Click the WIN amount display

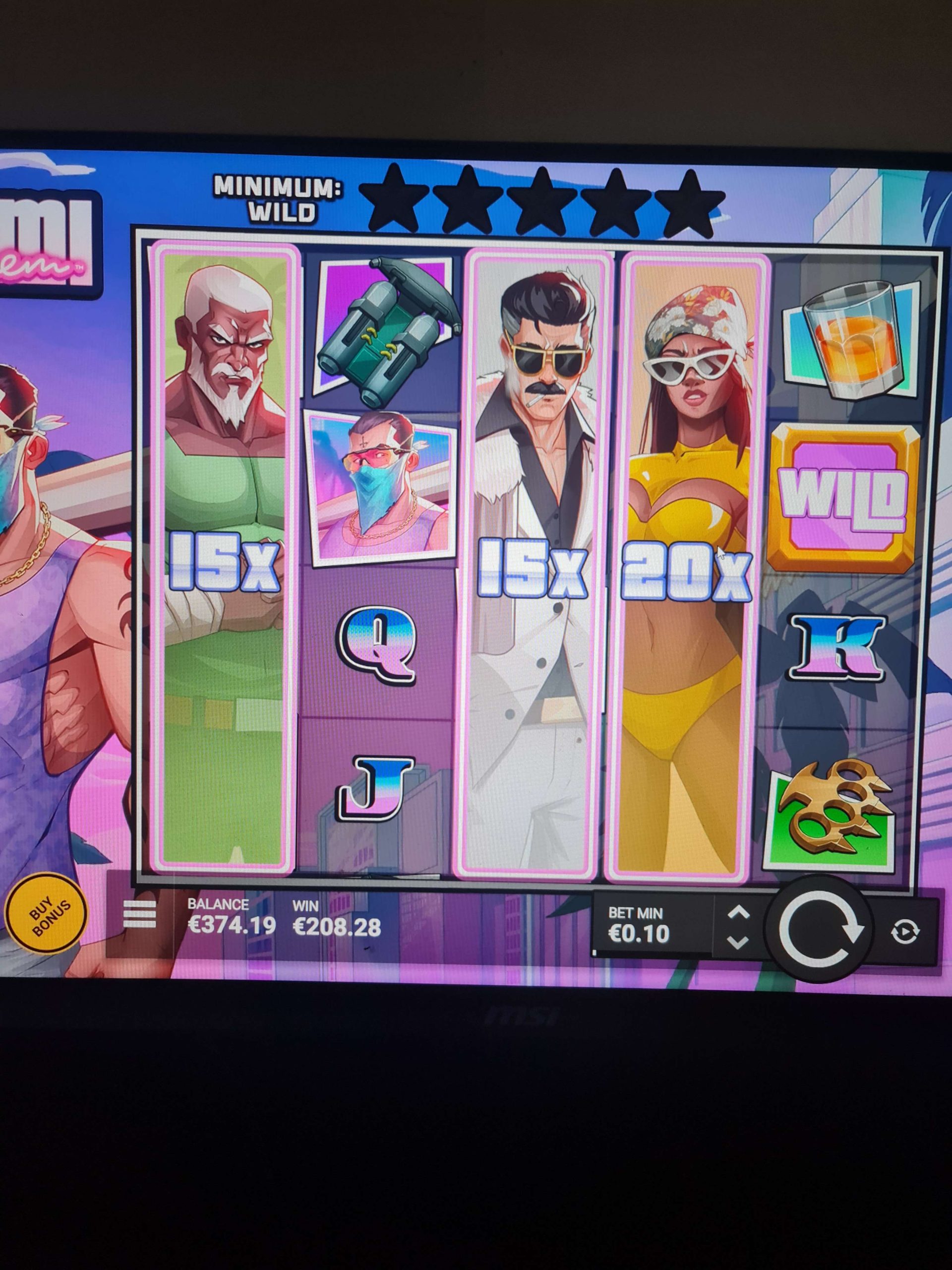point(336,916)
